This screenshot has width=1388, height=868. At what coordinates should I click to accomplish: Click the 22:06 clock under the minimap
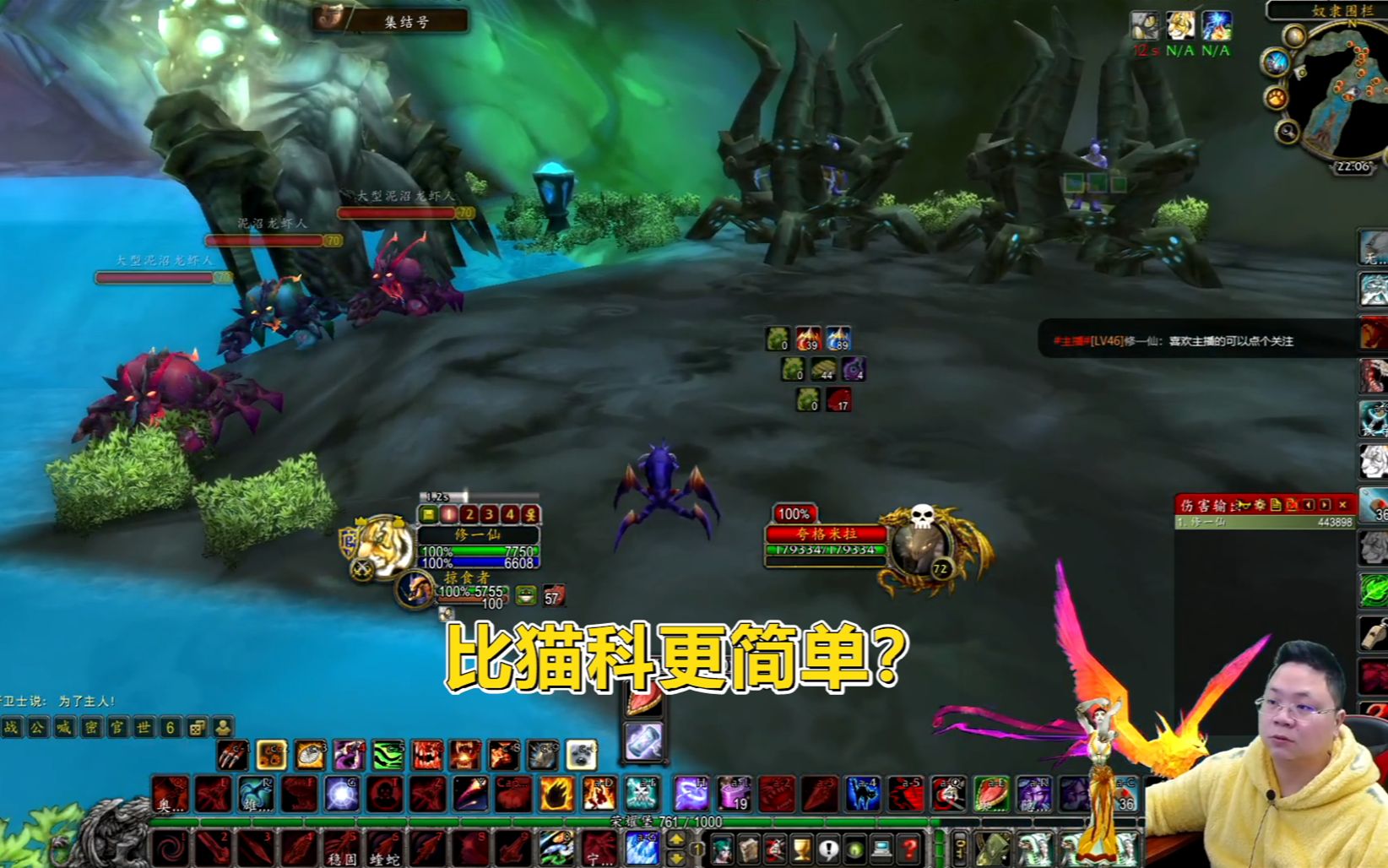point(1353,165)
